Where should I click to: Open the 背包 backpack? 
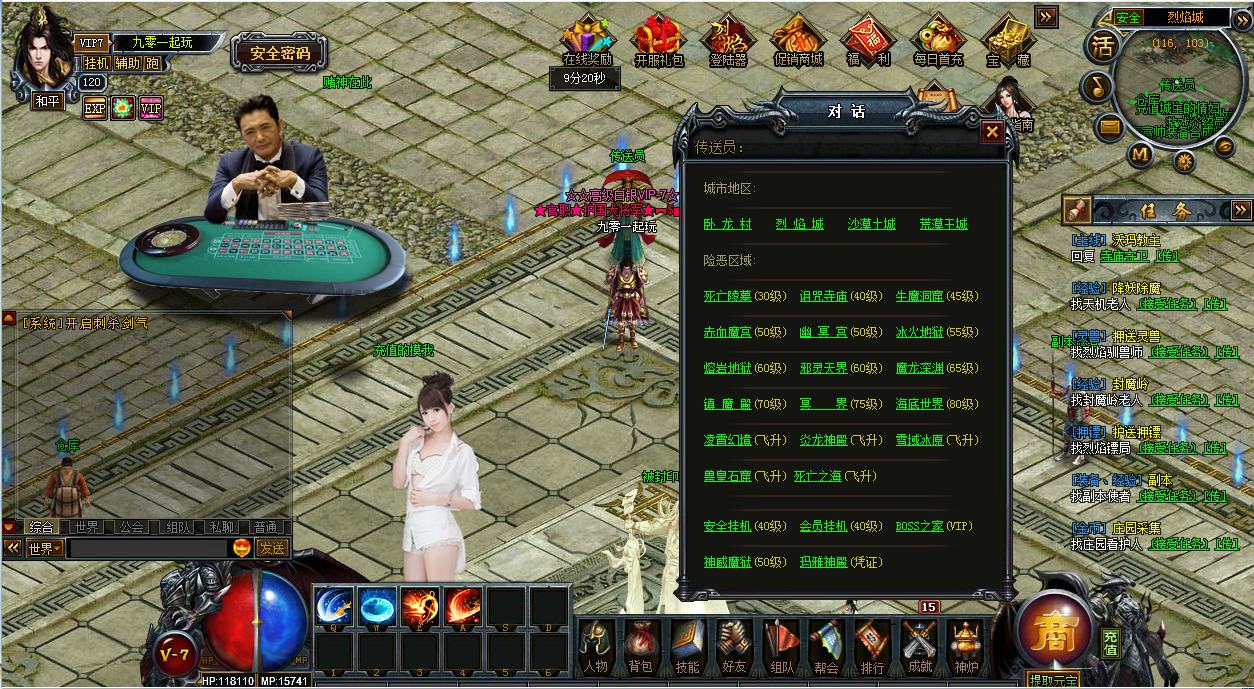pos(640,645)
